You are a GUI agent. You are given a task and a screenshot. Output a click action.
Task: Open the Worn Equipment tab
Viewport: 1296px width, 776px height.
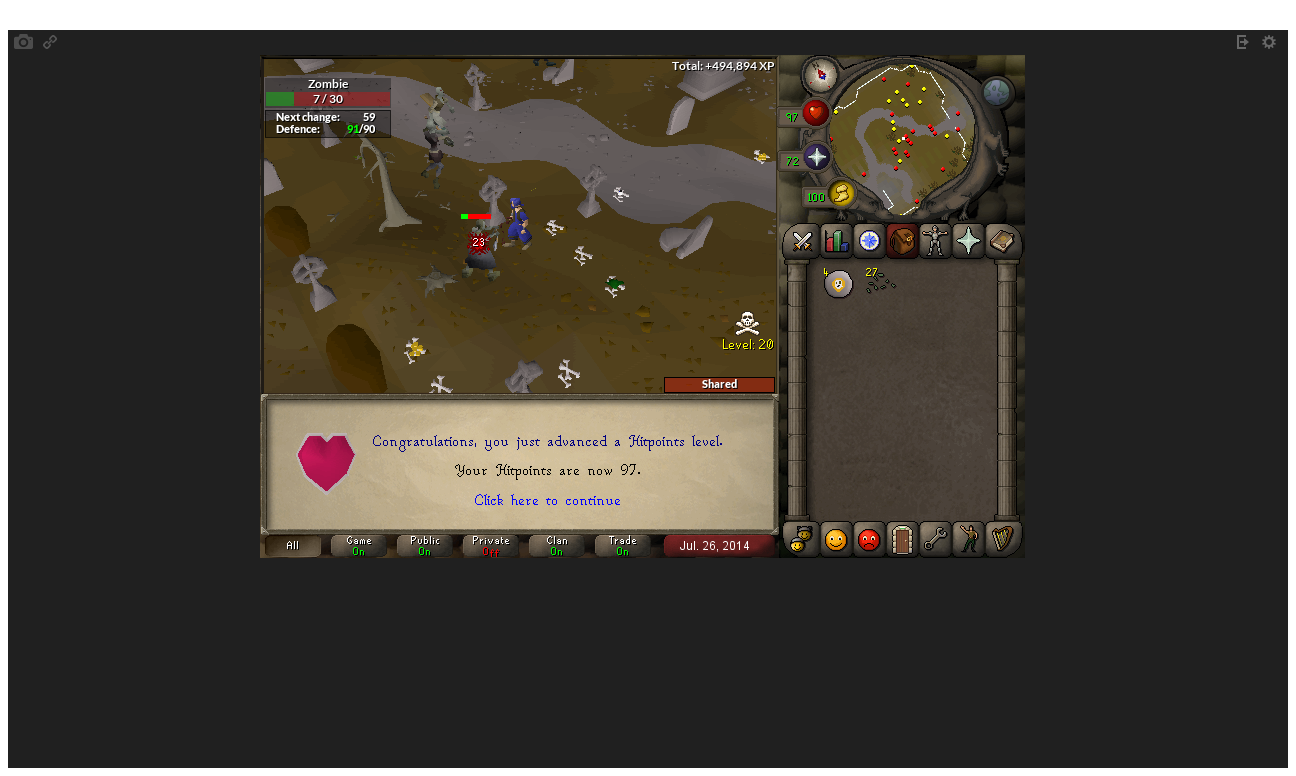point(934,241)
